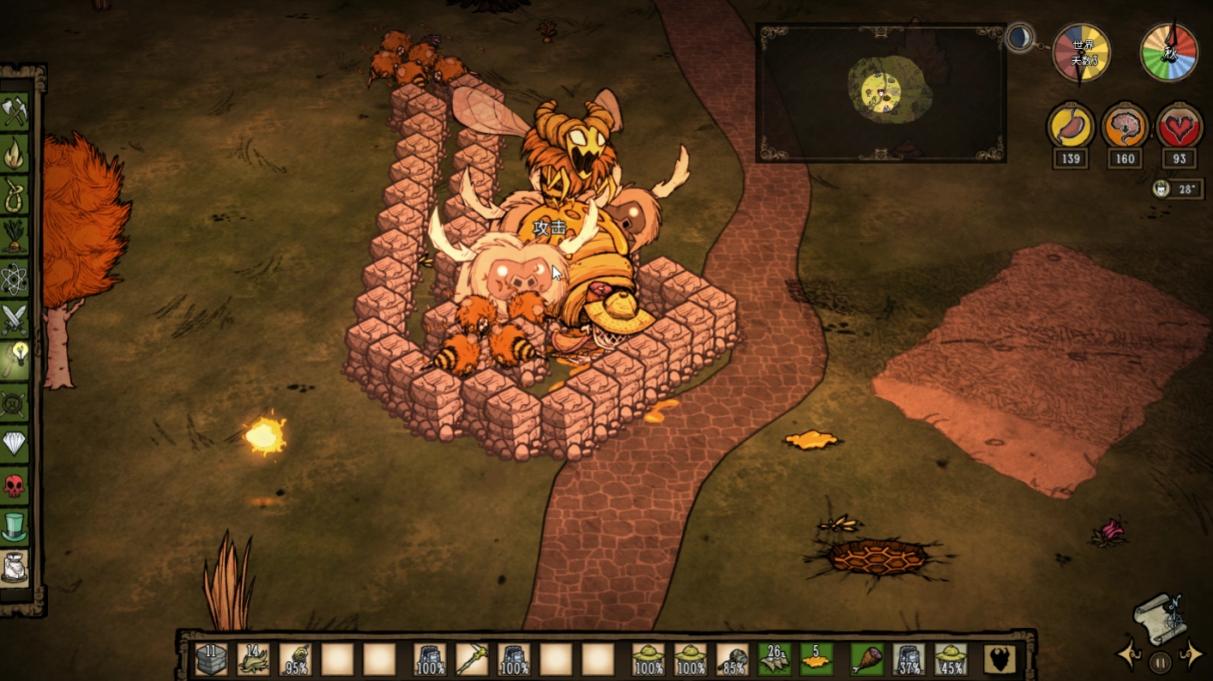Choose the meat drumstick inventory slot
The image size is (1213, 681).
pos(867,659)
